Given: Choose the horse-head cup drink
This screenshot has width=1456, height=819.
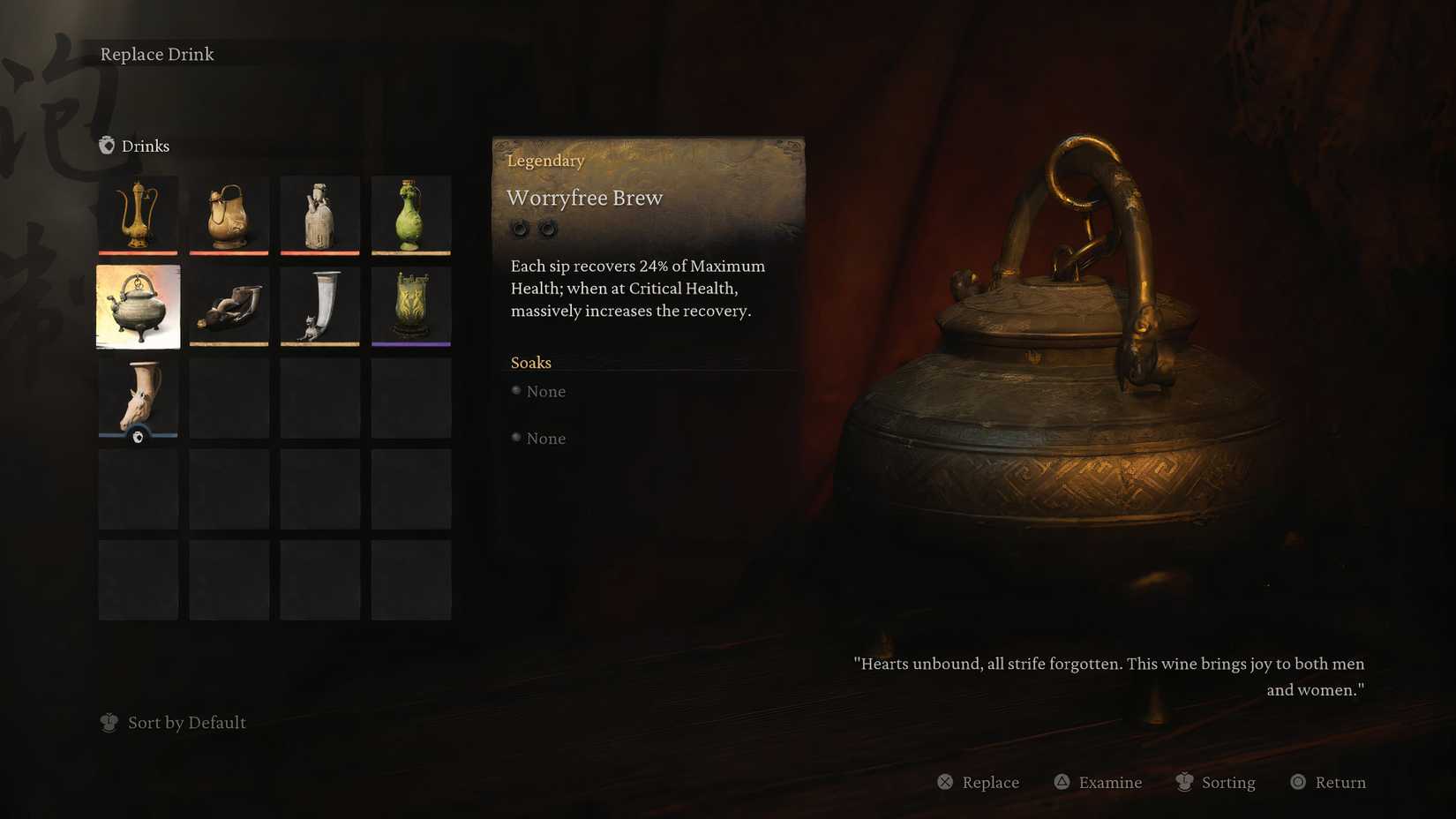Looking at the screenshot, I should click(x=138, y=397).
